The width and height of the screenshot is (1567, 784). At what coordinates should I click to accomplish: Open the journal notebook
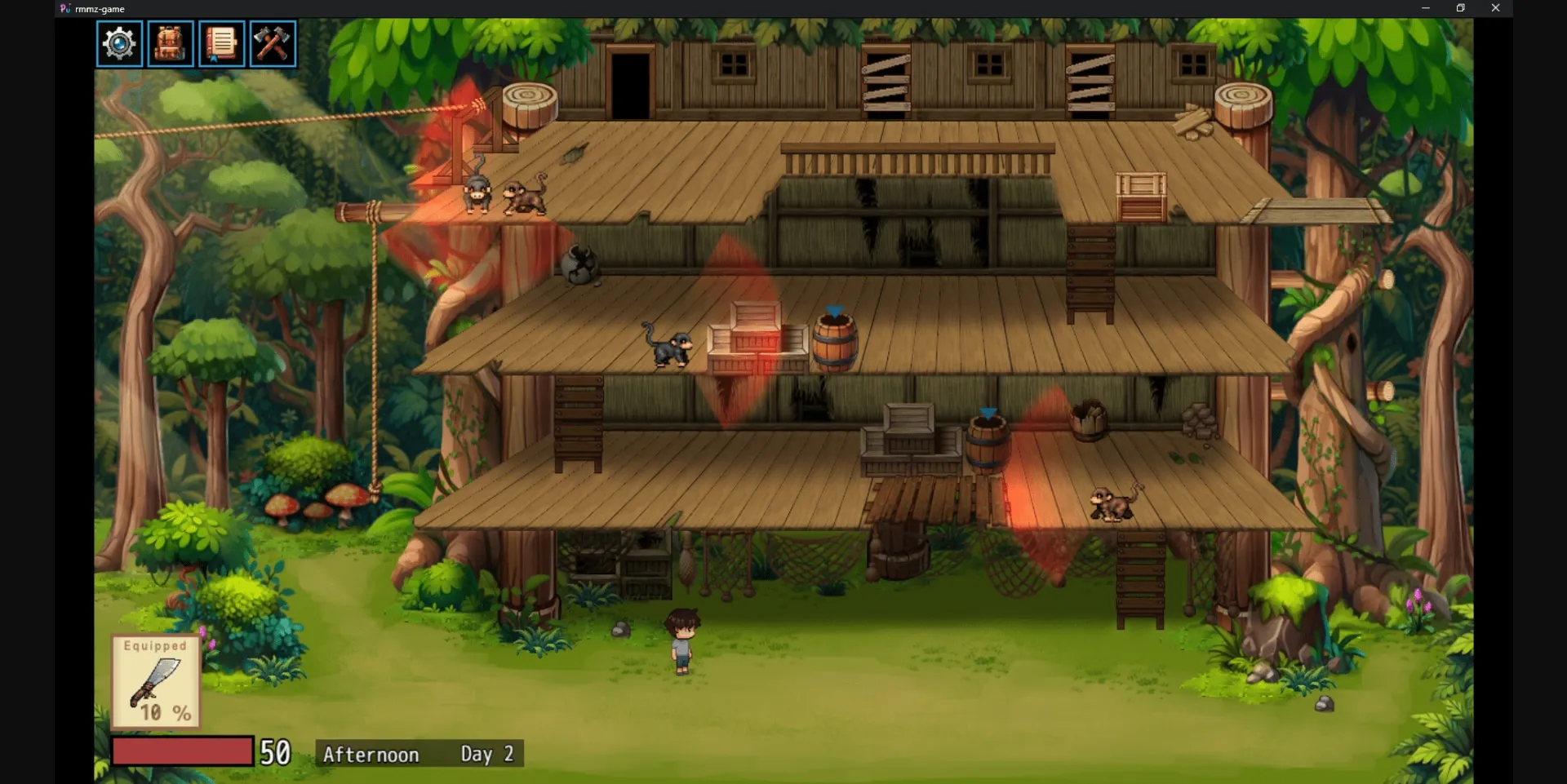(x=221, y=43)
